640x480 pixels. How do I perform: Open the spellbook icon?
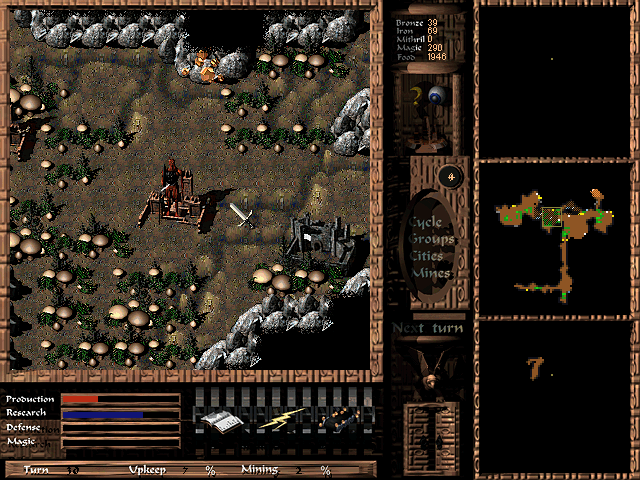coord(218,421)
